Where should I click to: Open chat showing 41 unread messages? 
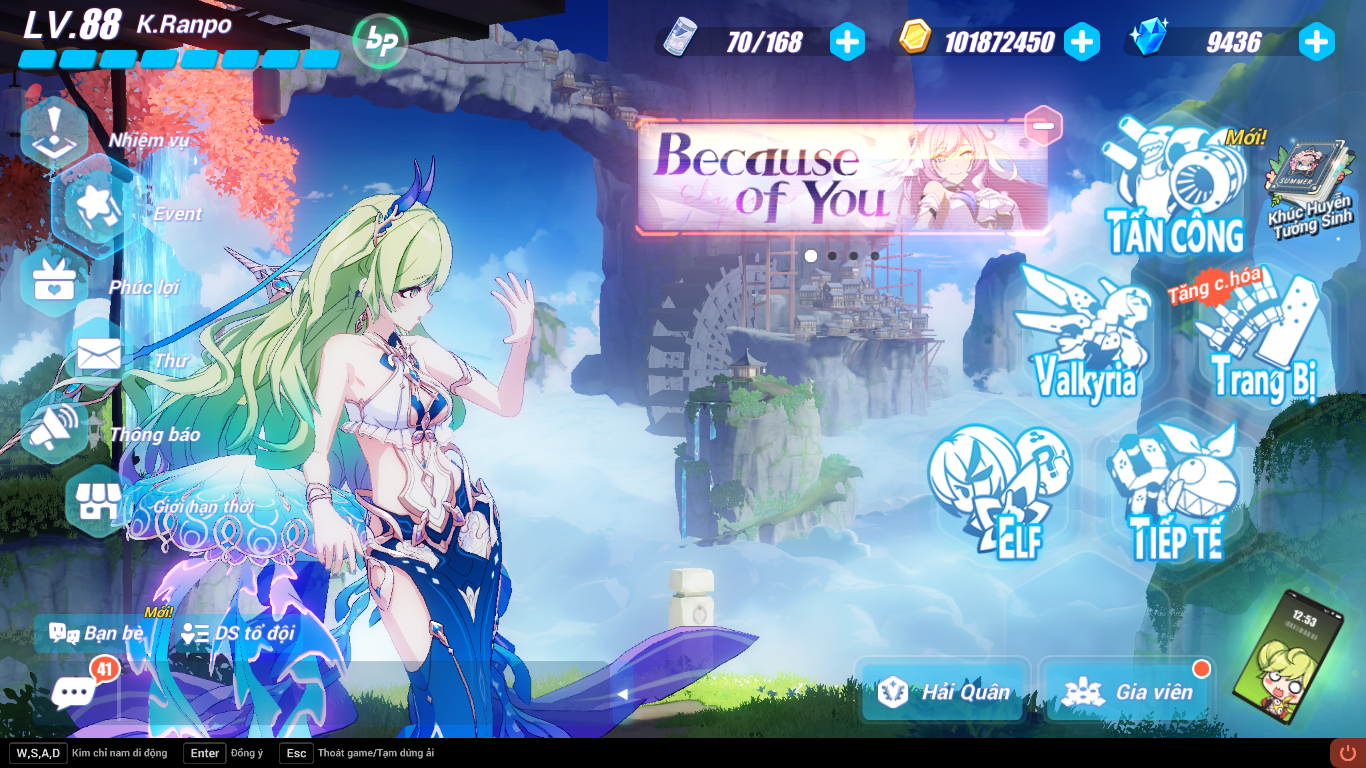(x=72, y=691)
